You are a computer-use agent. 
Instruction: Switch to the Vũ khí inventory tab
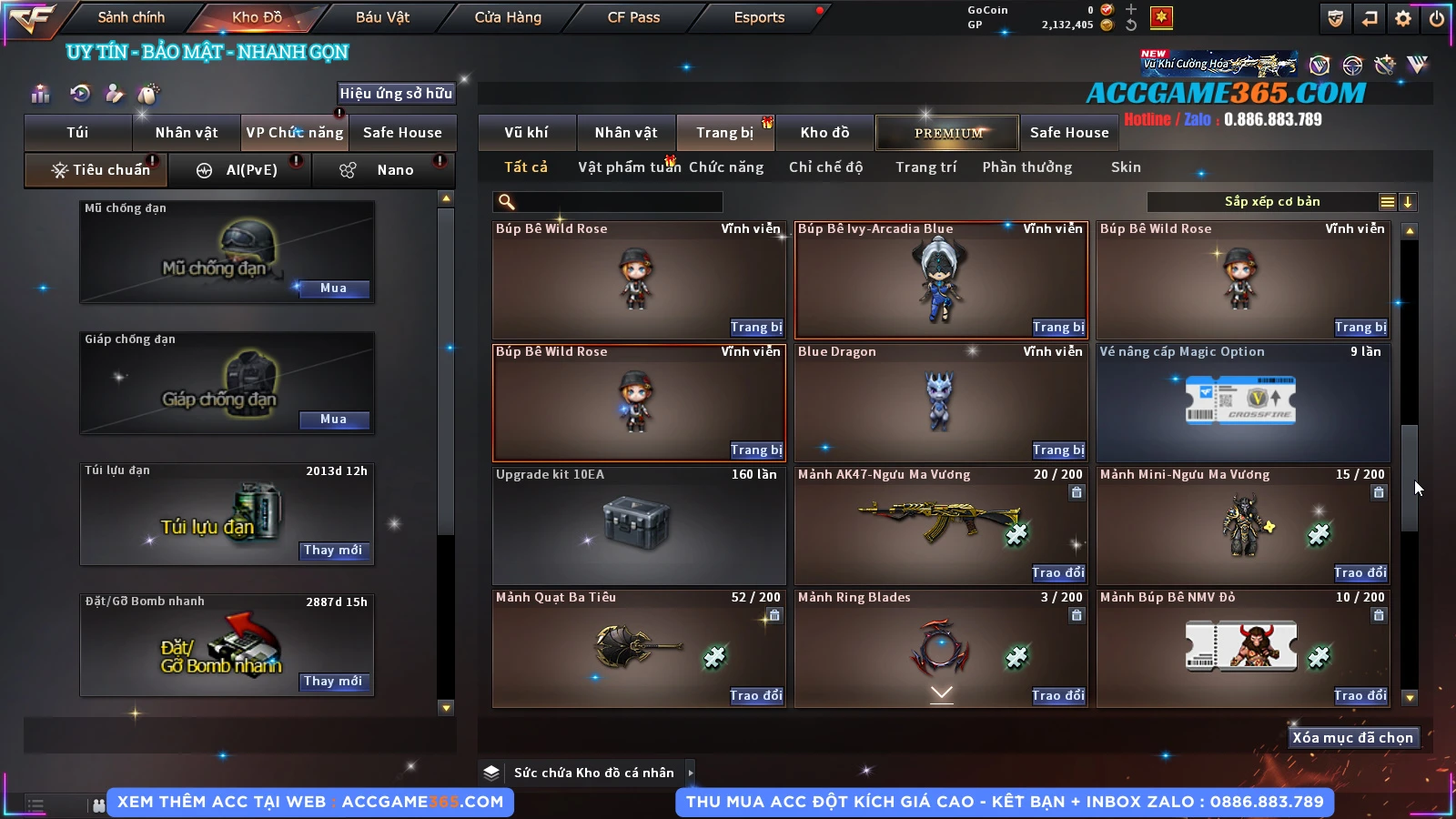(x=526, y=133)
